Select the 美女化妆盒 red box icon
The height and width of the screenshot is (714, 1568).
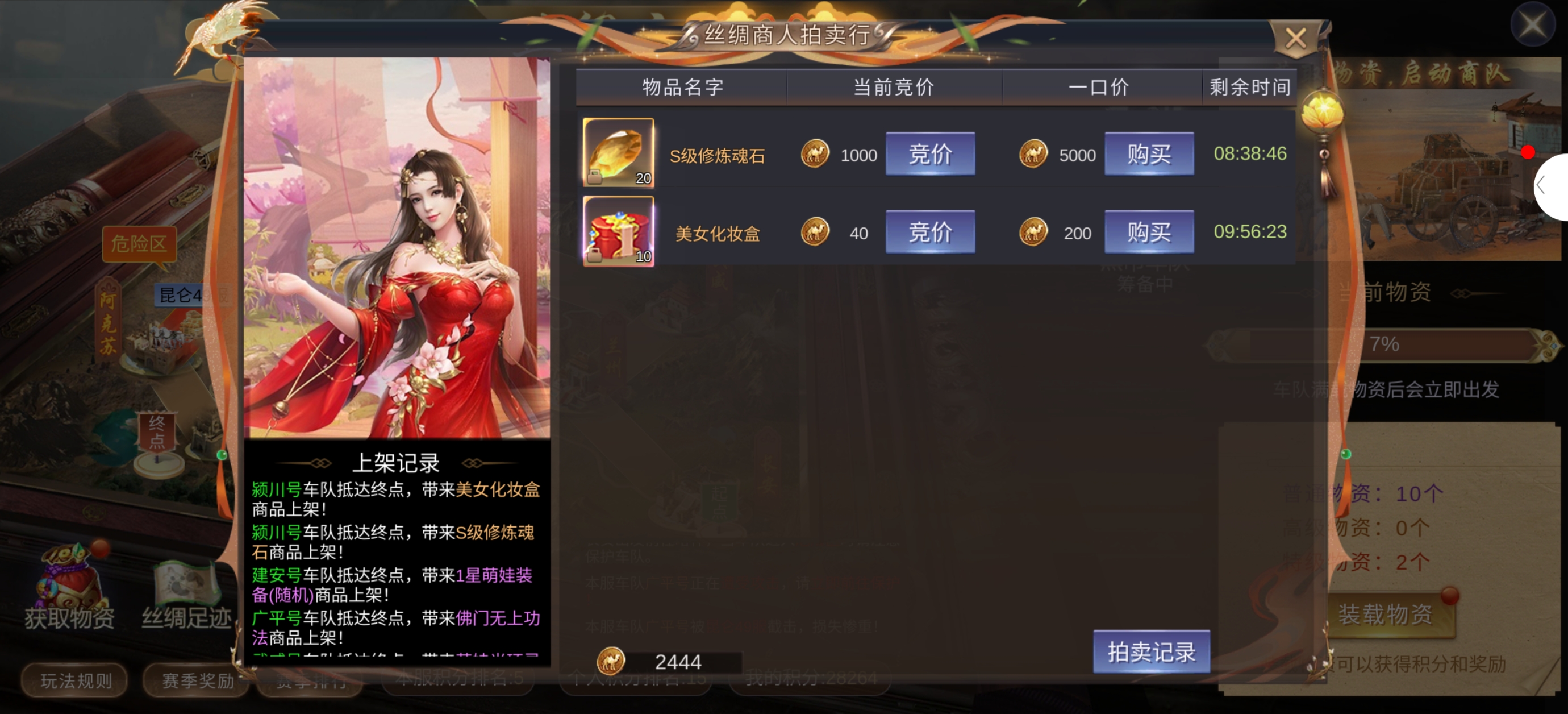[618, 231]
